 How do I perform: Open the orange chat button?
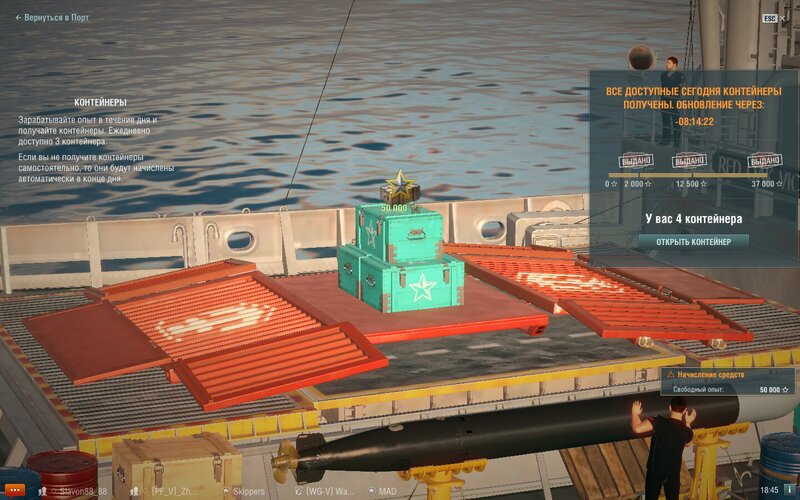[x=13, y=490]
